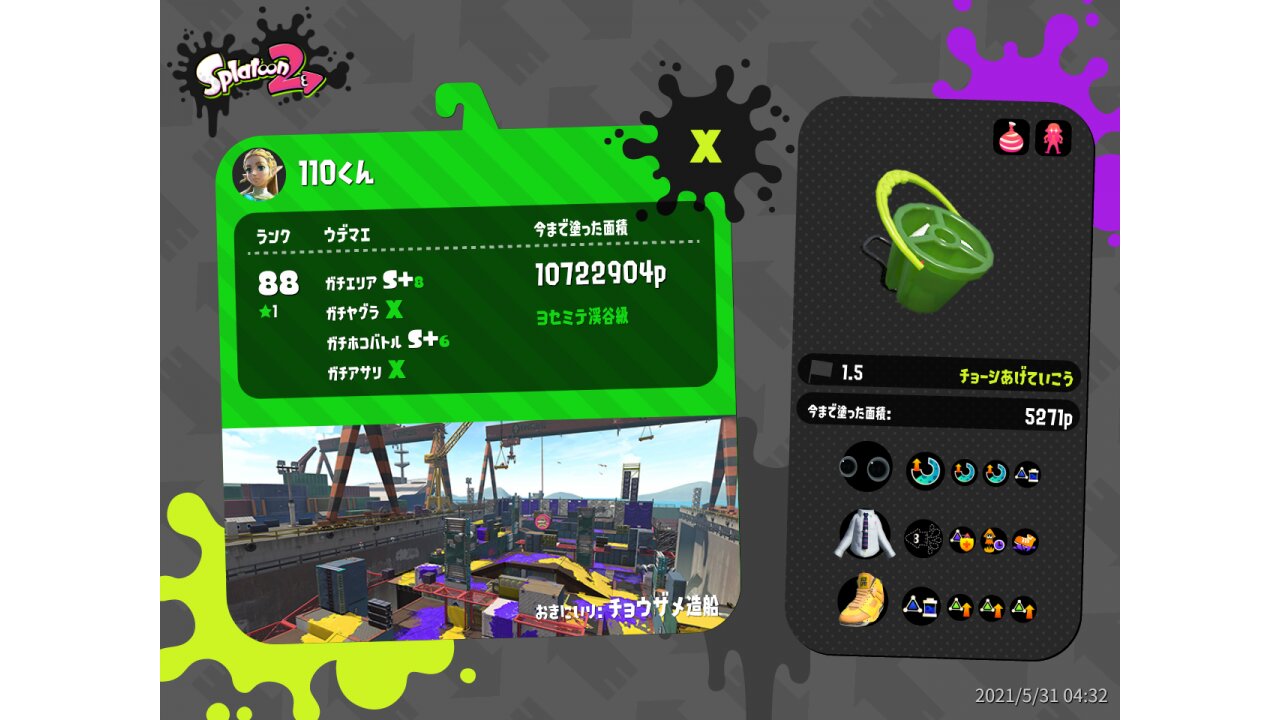The image size is (1280, 720).
Task: Select the X rank ink splat badge
Action: tap(706, 147)
